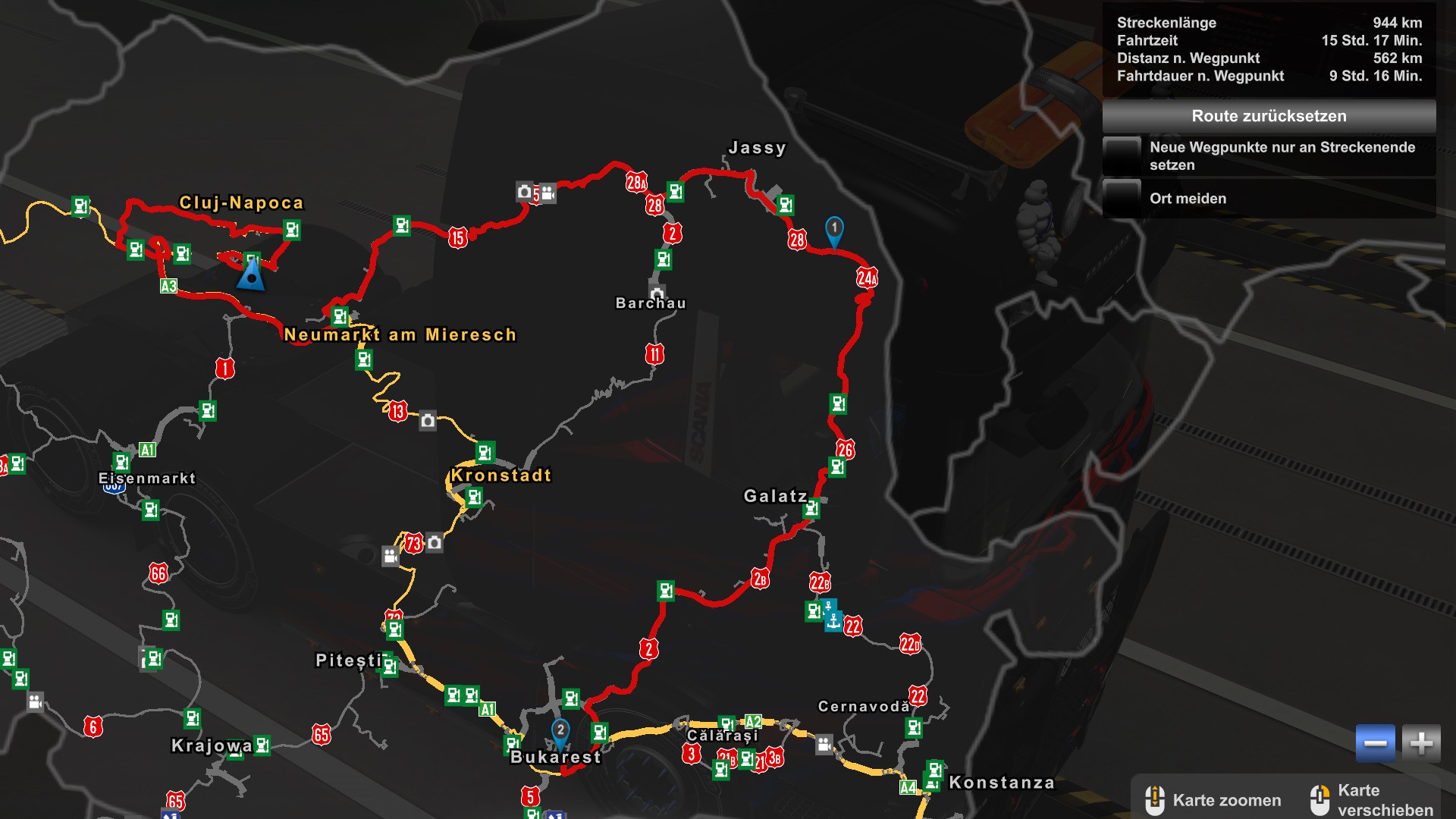Click waypoint marker 2 above Bukarest
Image resolution: width=1456 pixels, height=819 pixels.
[560, 730]
